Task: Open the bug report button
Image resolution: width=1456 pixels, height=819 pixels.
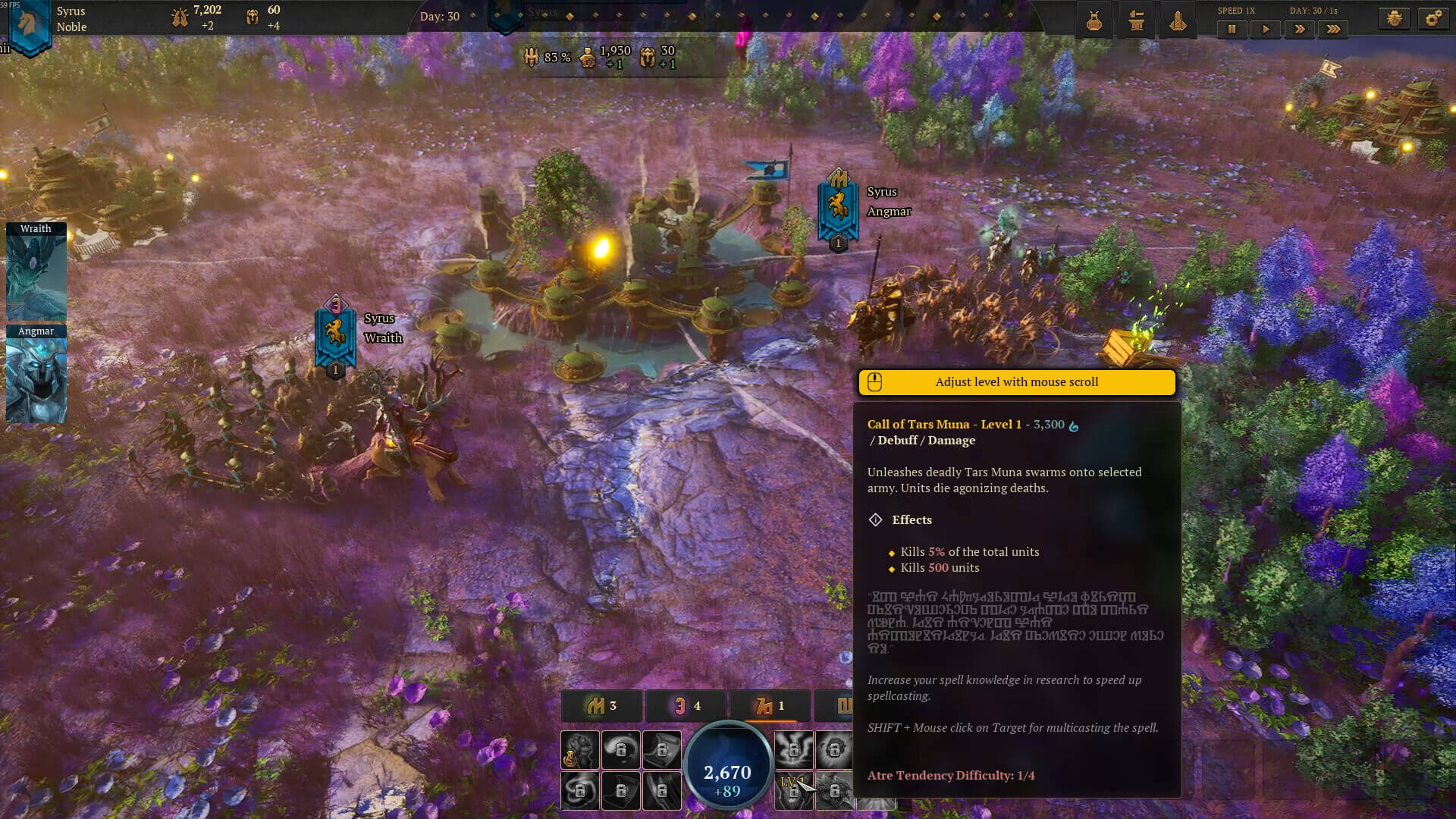Action: (1395, 18)
